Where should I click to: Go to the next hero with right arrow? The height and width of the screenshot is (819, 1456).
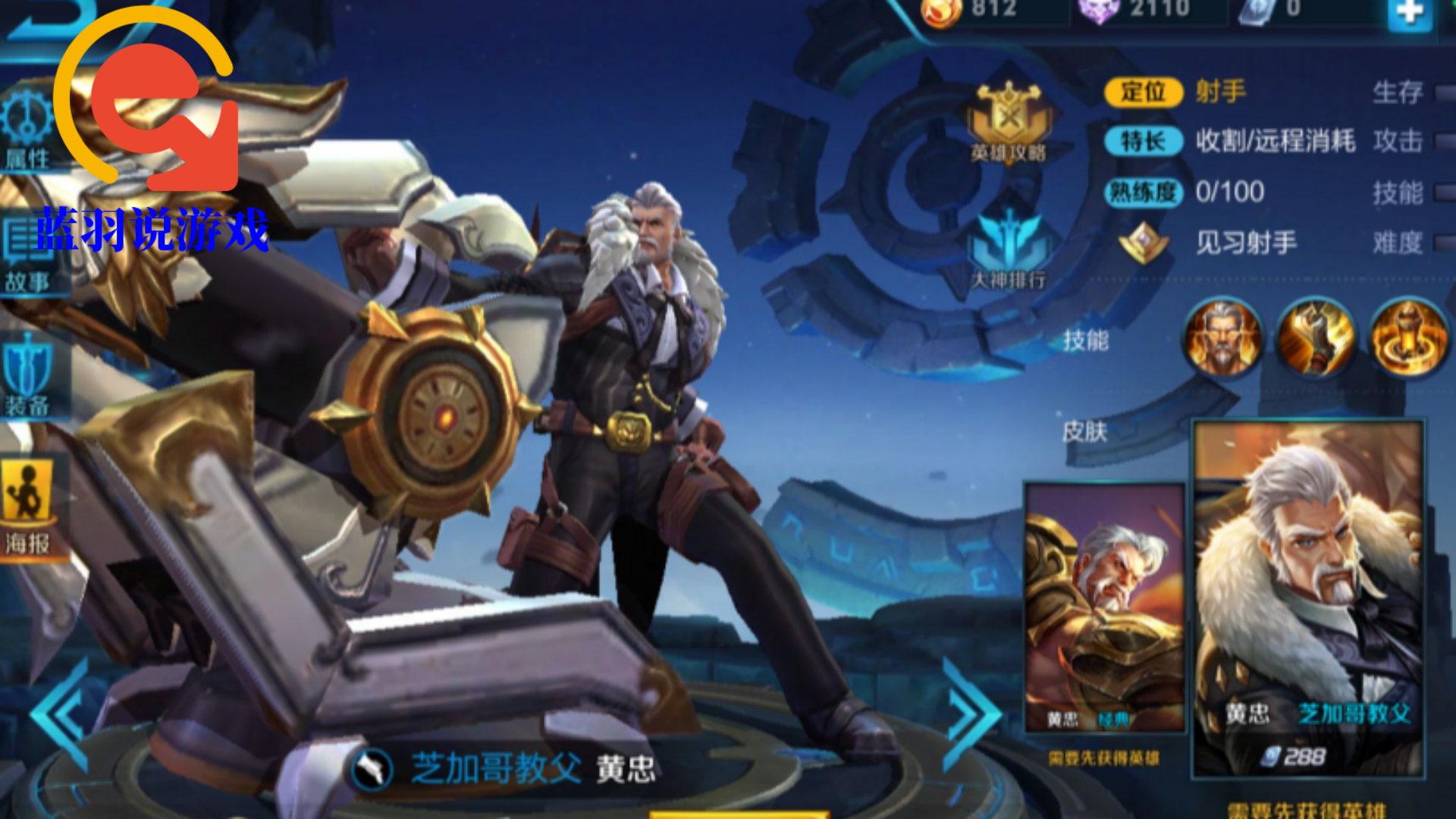(x=971, y=713)
